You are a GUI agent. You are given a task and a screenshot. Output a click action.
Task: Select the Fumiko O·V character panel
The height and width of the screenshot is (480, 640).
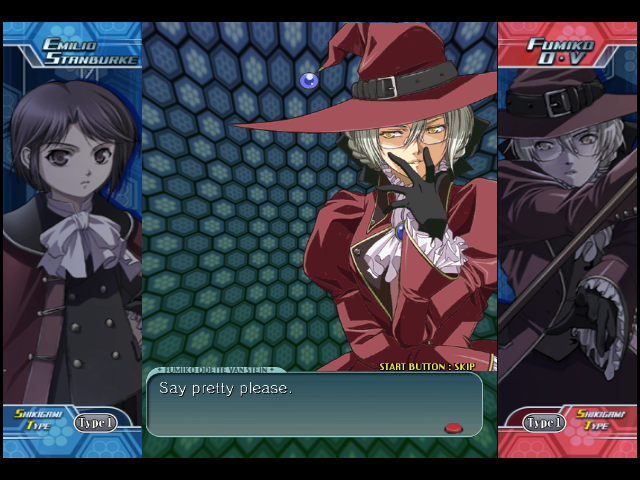point(567,230)
